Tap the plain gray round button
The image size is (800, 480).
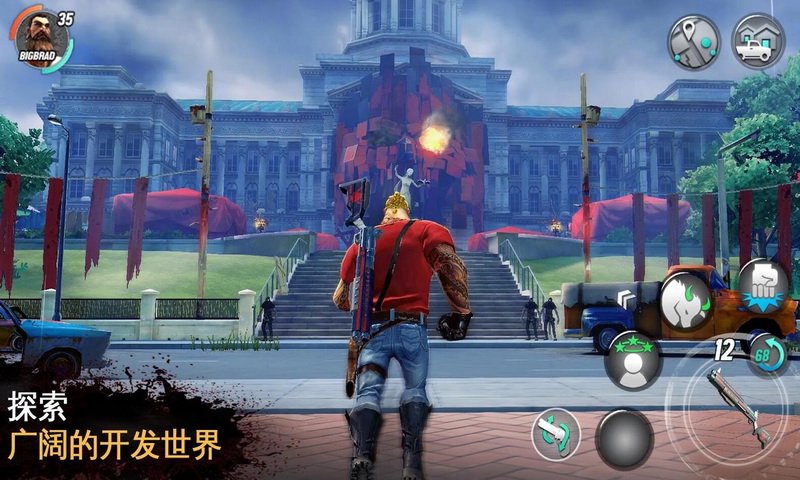[625, 438]
